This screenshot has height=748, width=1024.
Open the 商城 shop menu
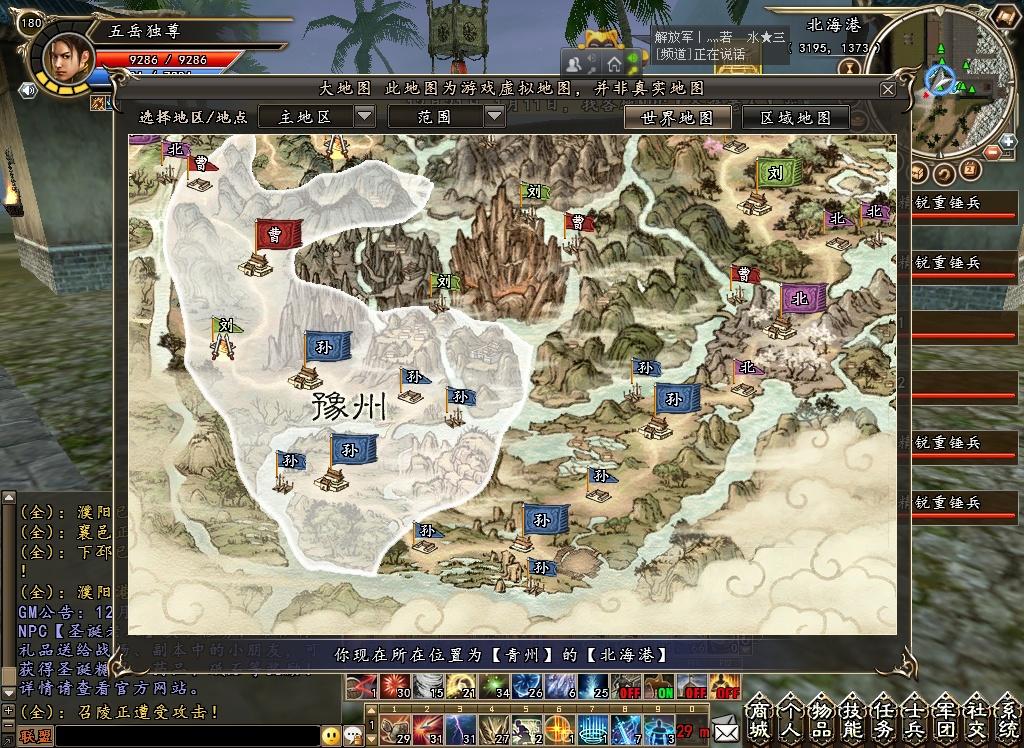pyautogui.click(x=760, y=716)
